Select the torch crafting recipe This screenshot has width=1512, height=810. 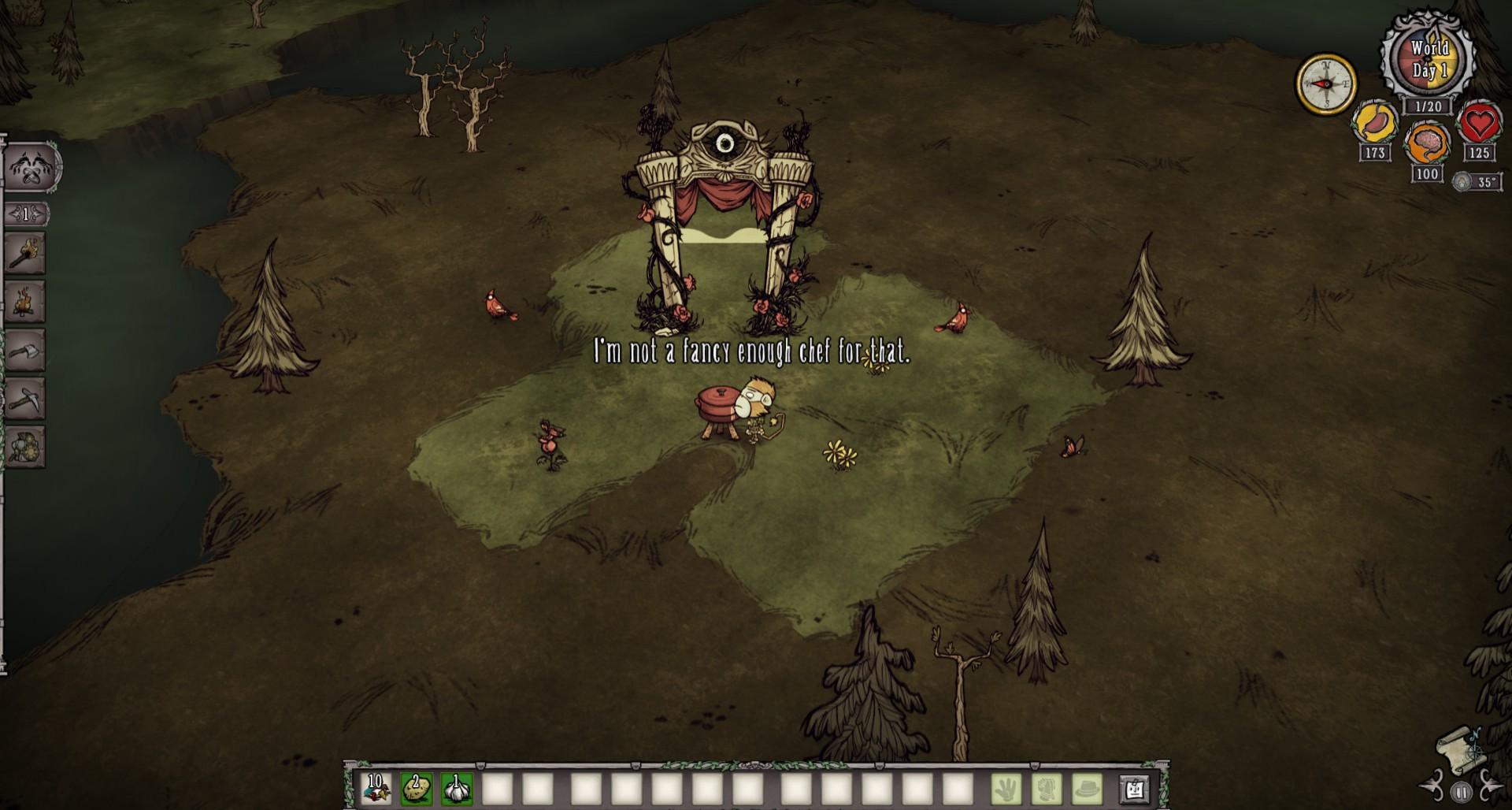[25, 253]
